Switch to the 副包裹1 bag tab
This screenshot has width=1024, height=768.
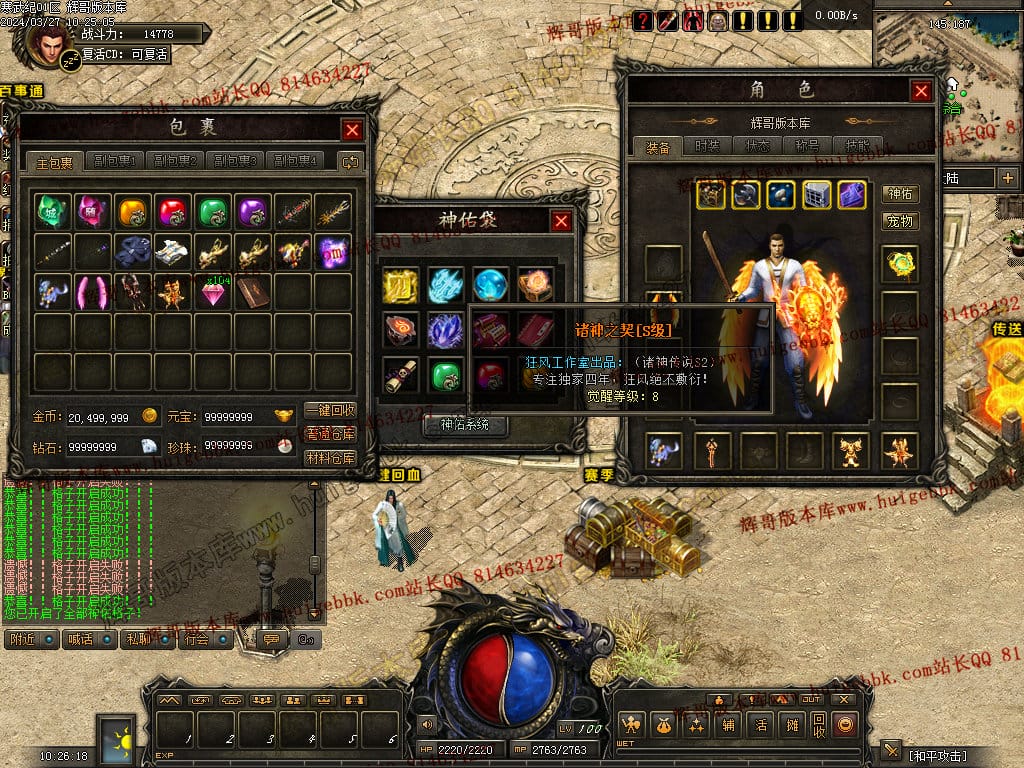pyautogui.click(x=114, y=161)
